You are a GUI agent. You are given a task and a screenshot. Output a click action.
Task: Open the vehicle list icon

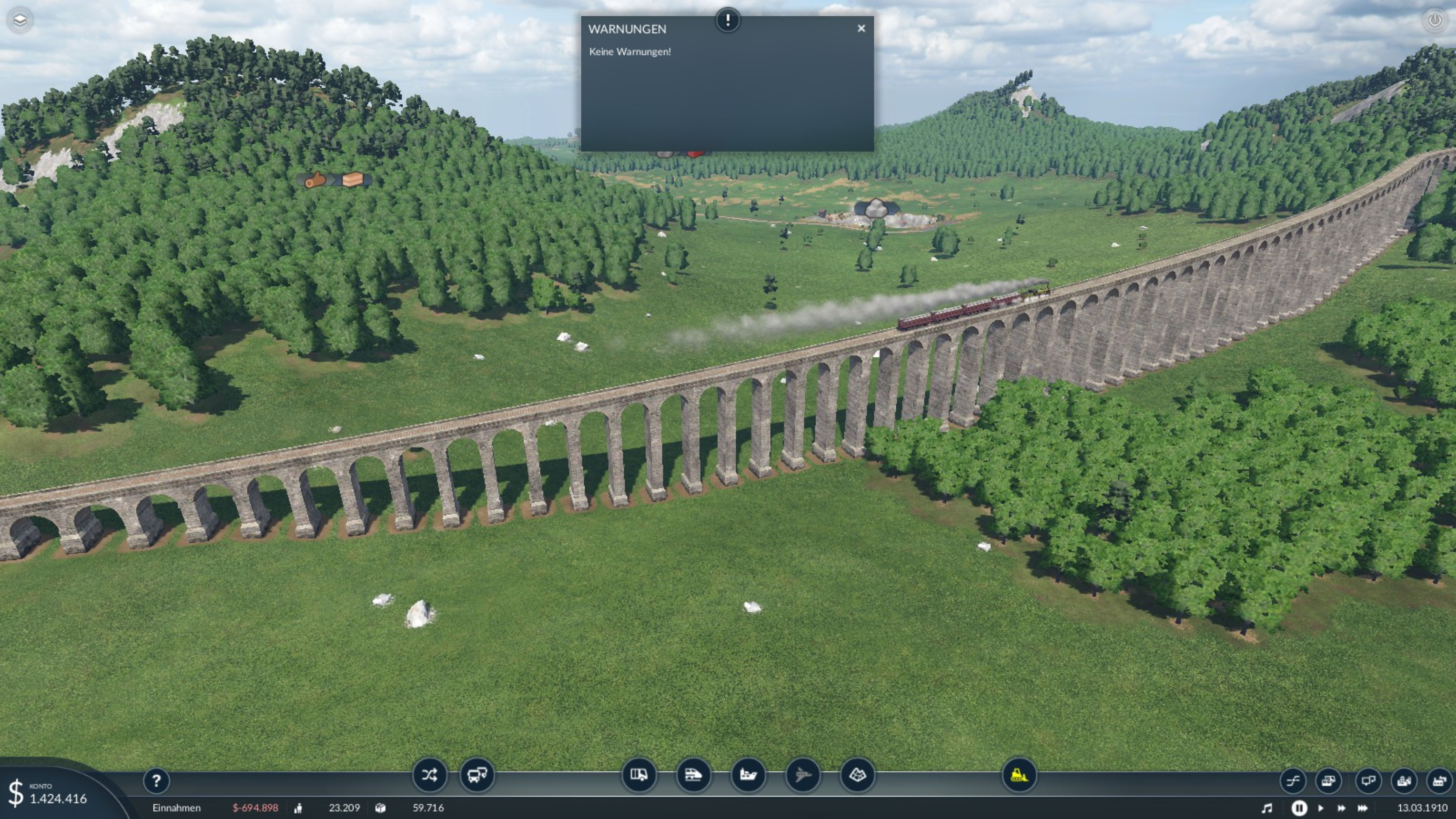coord(1328,781)
